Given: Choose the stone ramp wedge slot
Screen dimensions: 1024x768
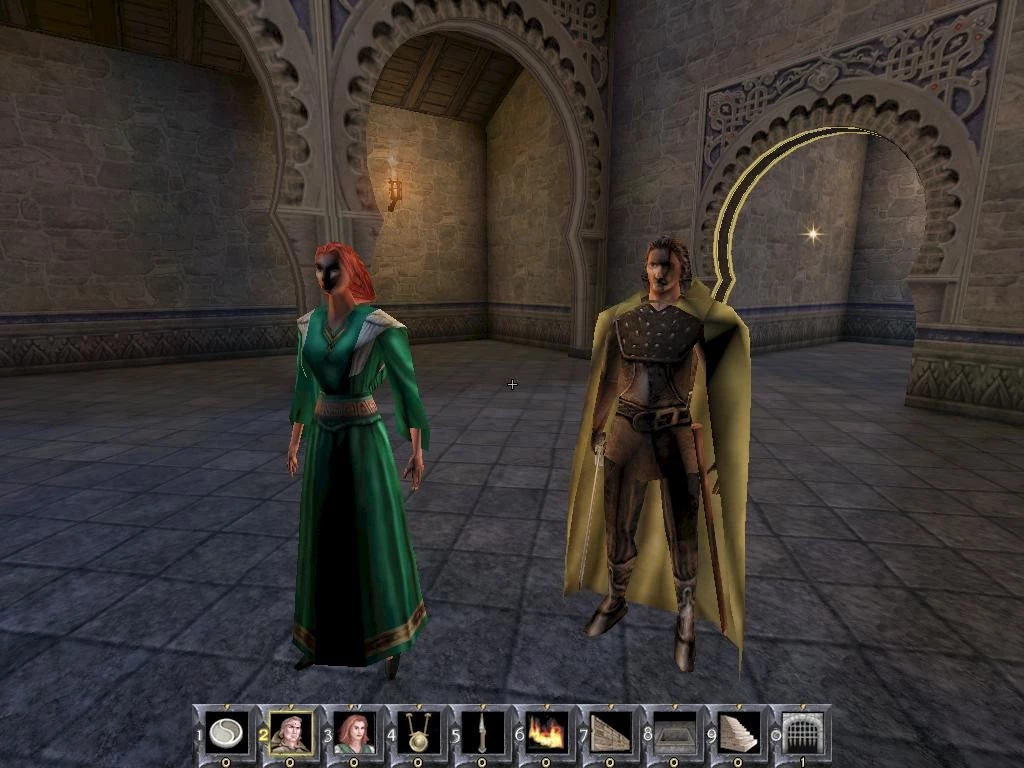Looking at the screenshot, I should pos(607,731).
